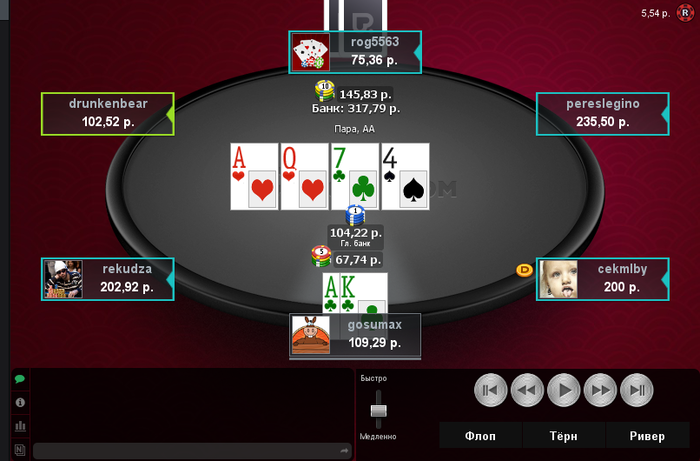700x461 pixels.
Task: Open the notes tab icon
Action: pos(19,449)
